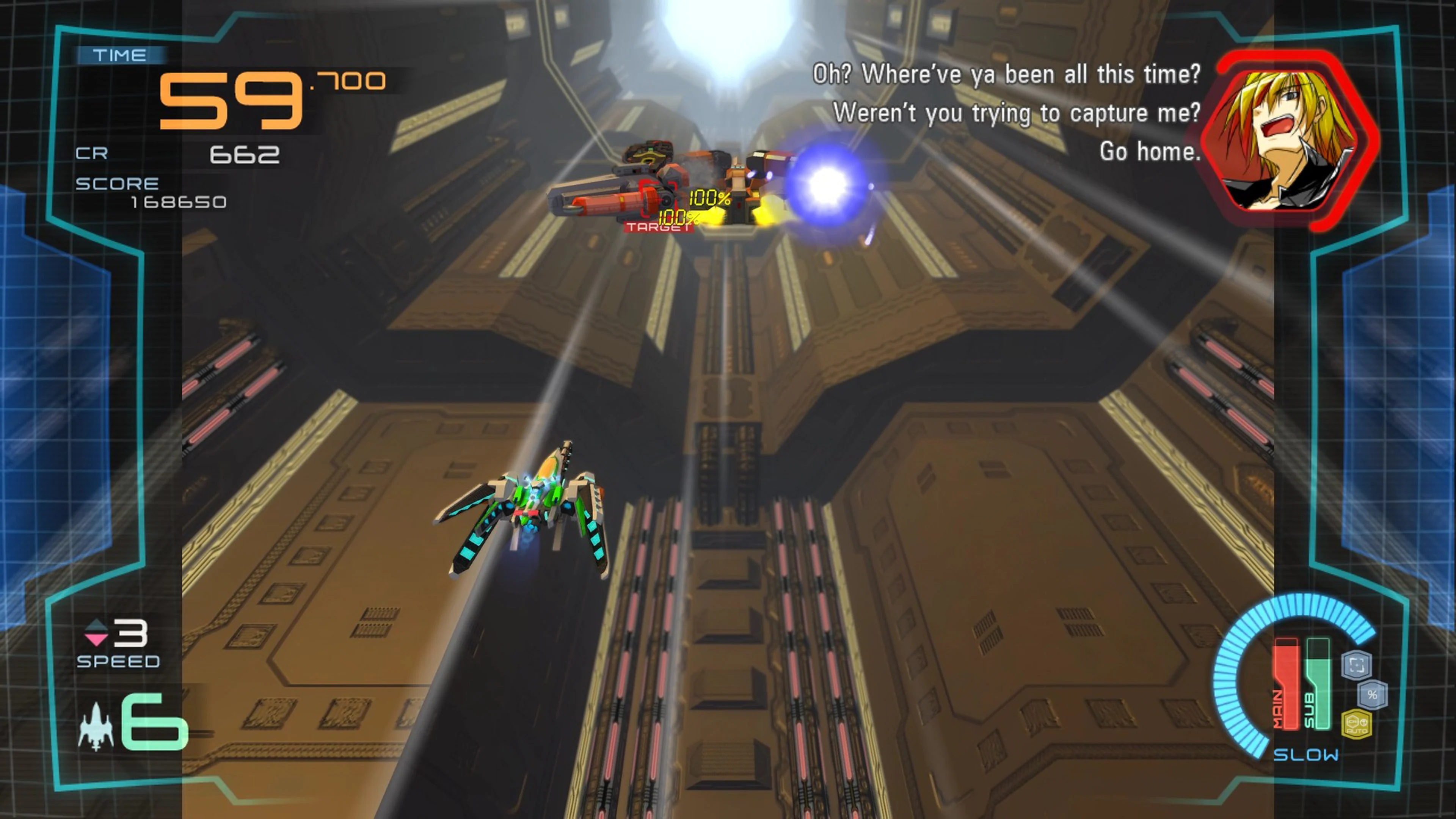Select the % hexagon indicator
The height and width of the screenshot is (819, 1456).
click(1372, 695)
